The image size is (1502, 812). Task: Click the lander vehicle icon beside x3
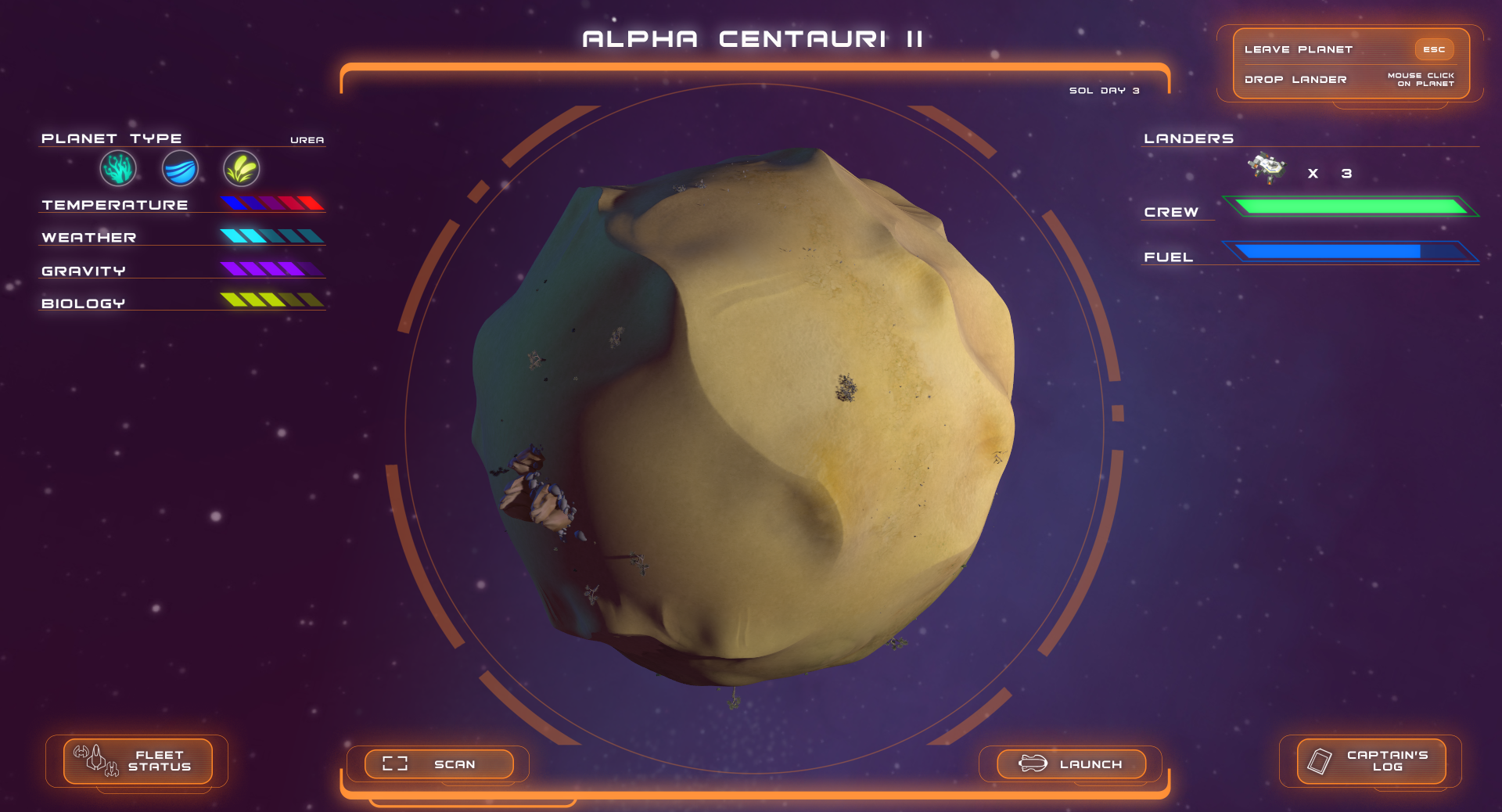coord(1267,169)
